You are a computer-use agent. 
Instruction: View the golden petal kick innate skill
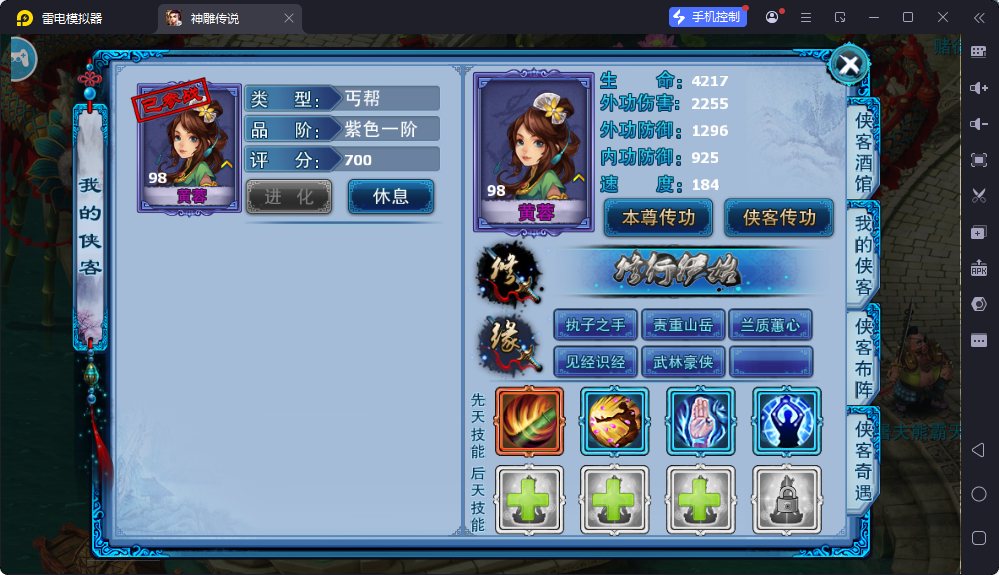tap(615, 421)
